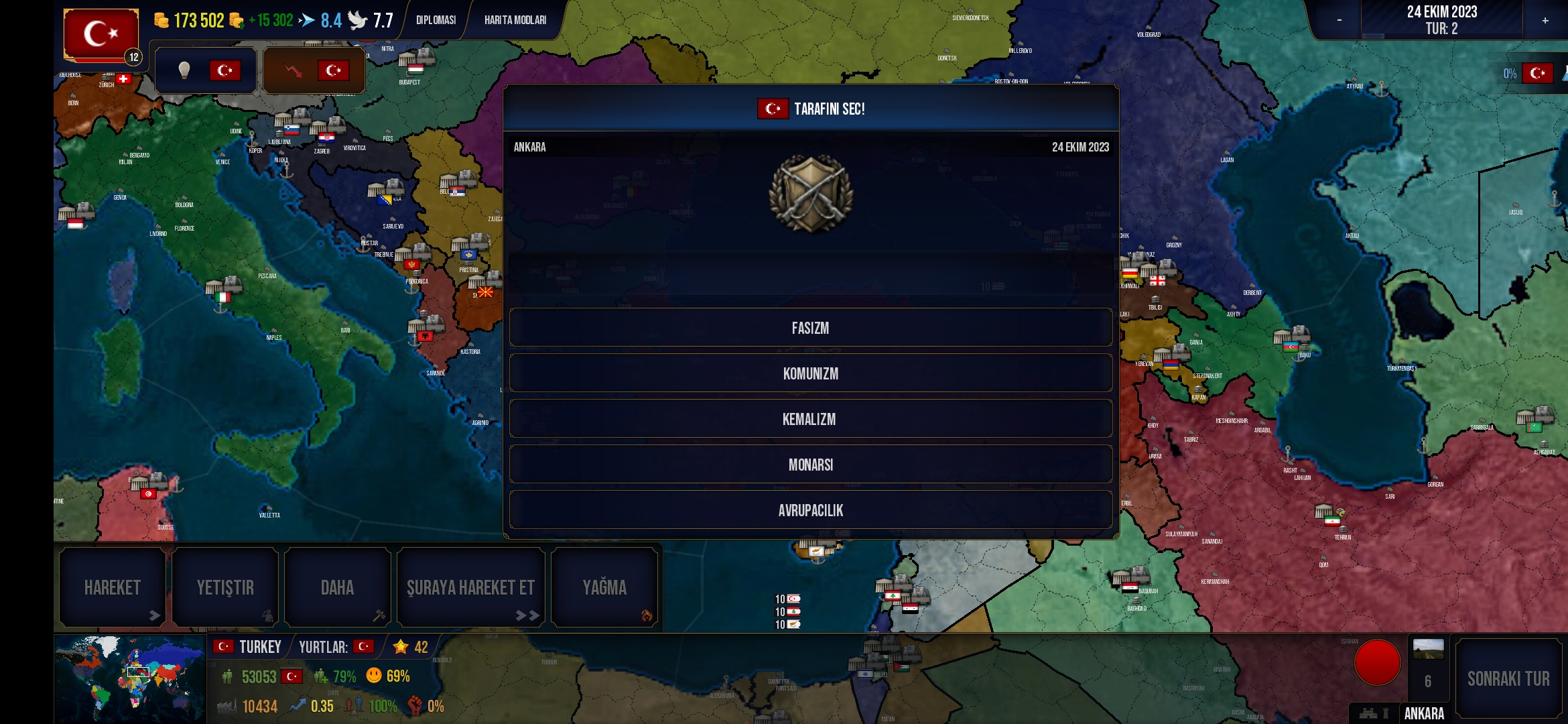The width and height of the screenshot is (1568, 724).
Task: Click the HAREKET move button
Action: tap(112, 588)
